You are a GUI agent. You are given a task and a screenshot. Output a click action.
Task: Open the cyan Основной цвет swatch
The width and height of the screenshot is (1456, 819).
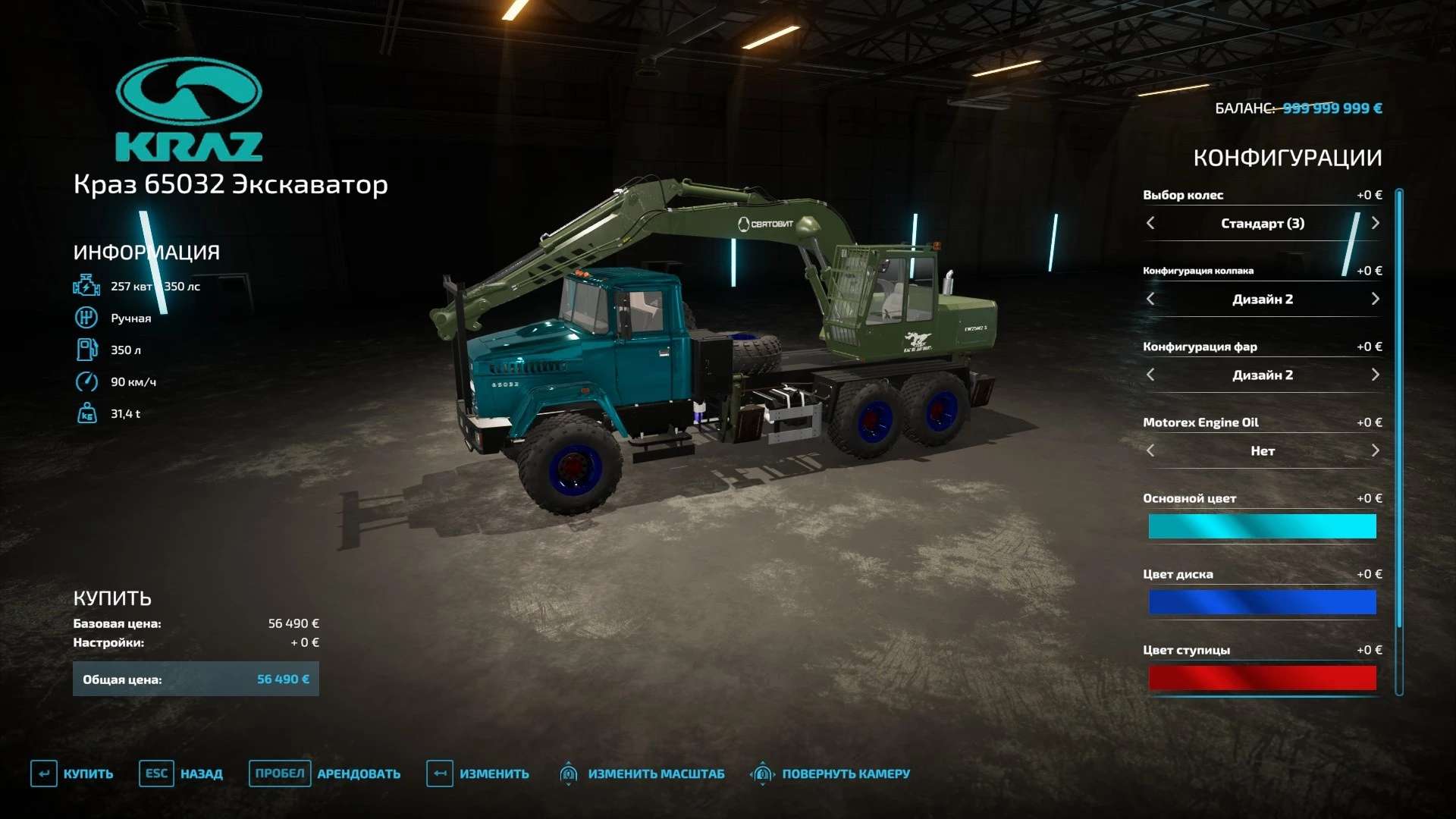click(1262, 526)
